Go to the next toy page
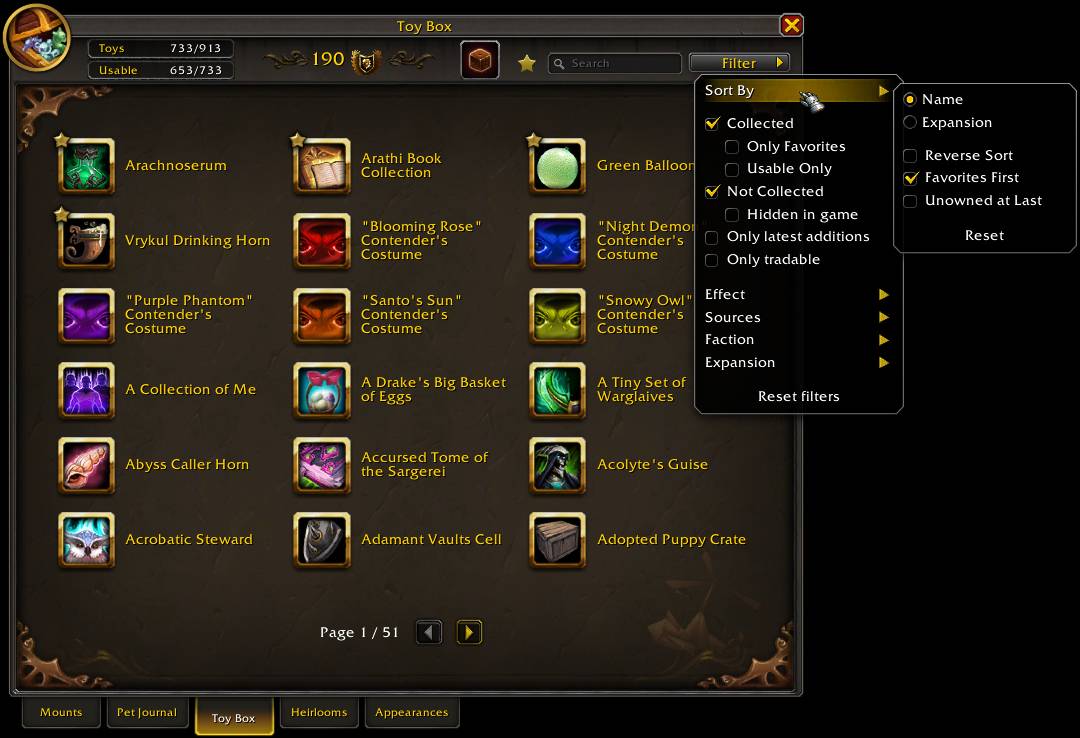The image size is (1080, 738). 469,632
